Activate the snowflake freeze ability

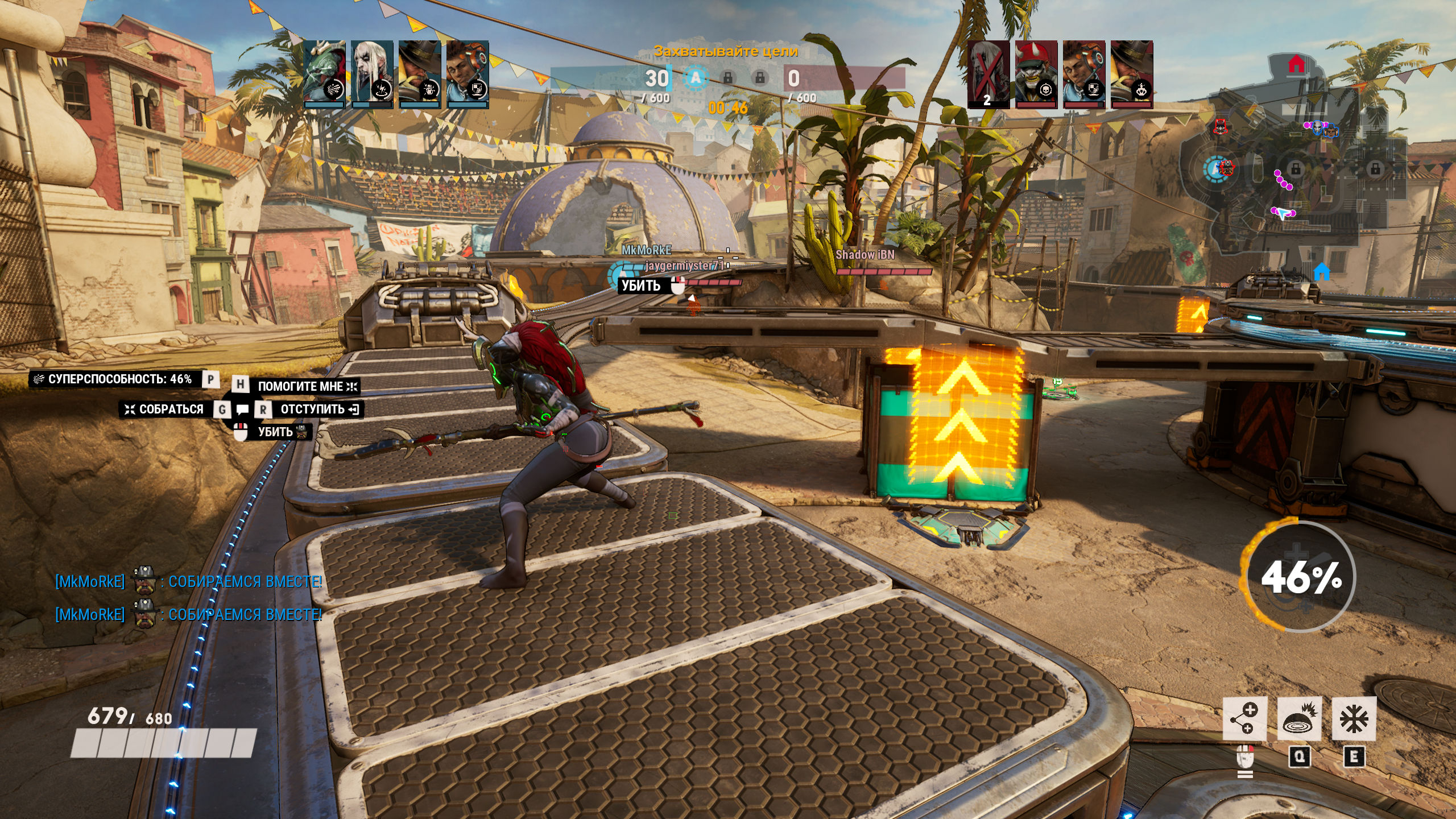click(1354, 719)
